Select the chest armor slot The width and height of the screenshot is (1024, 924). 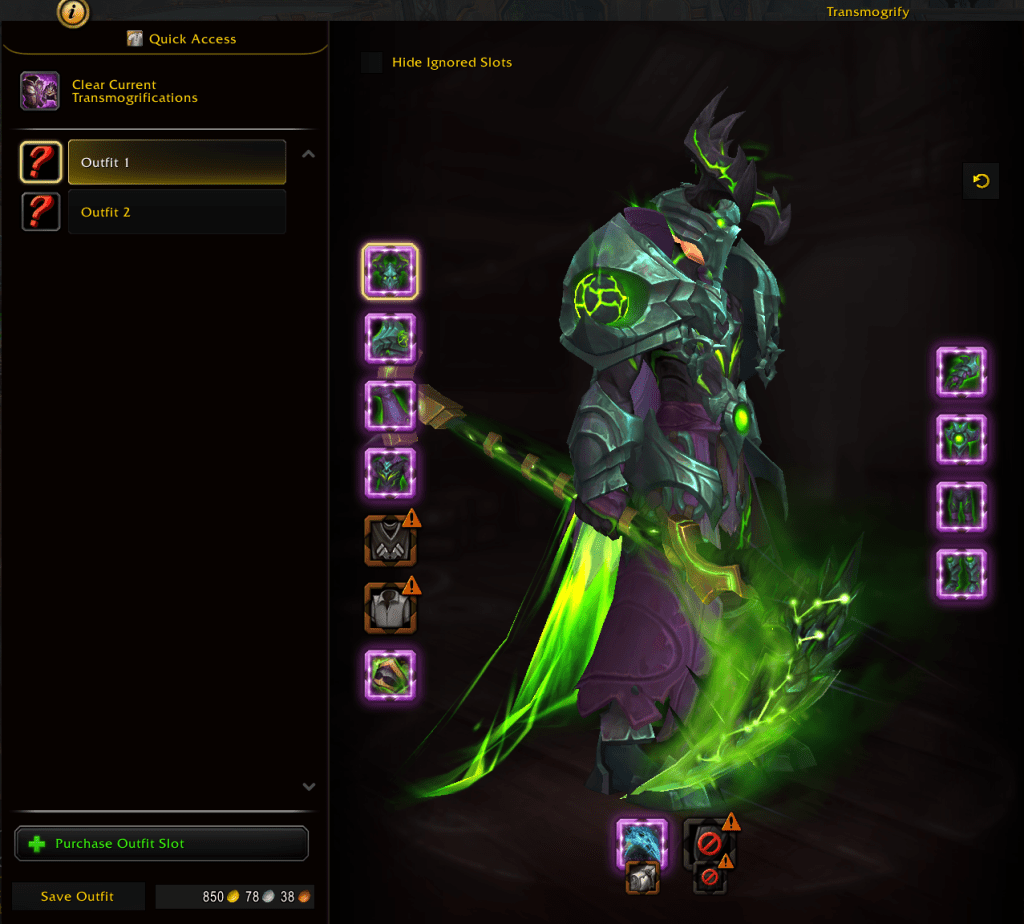click(390, 473)
